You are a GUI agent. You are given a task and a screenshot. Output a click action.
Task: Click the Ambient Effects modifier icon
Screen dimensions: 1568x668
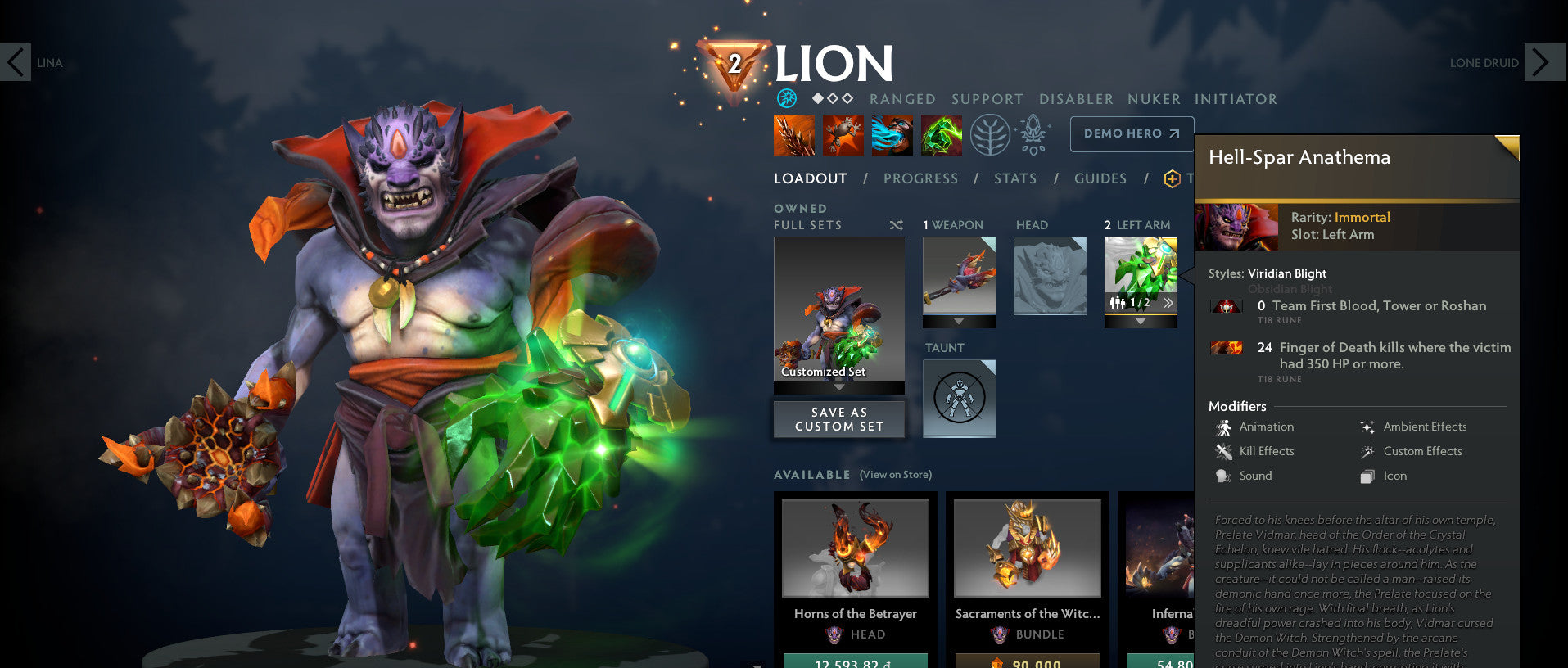pos(1366,427)
